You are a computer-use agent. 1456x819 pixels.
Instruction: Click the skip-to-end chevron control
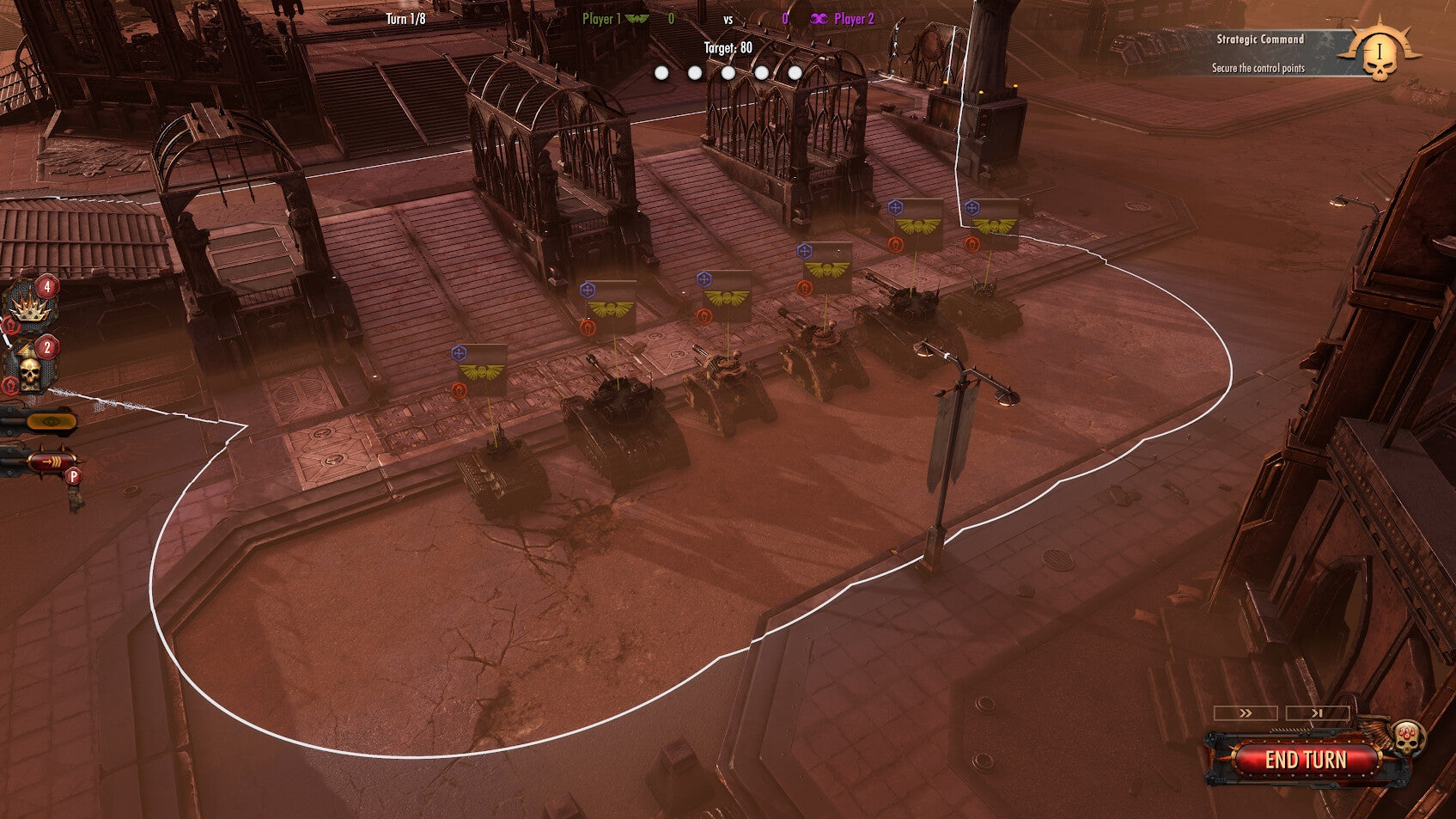1317,712
